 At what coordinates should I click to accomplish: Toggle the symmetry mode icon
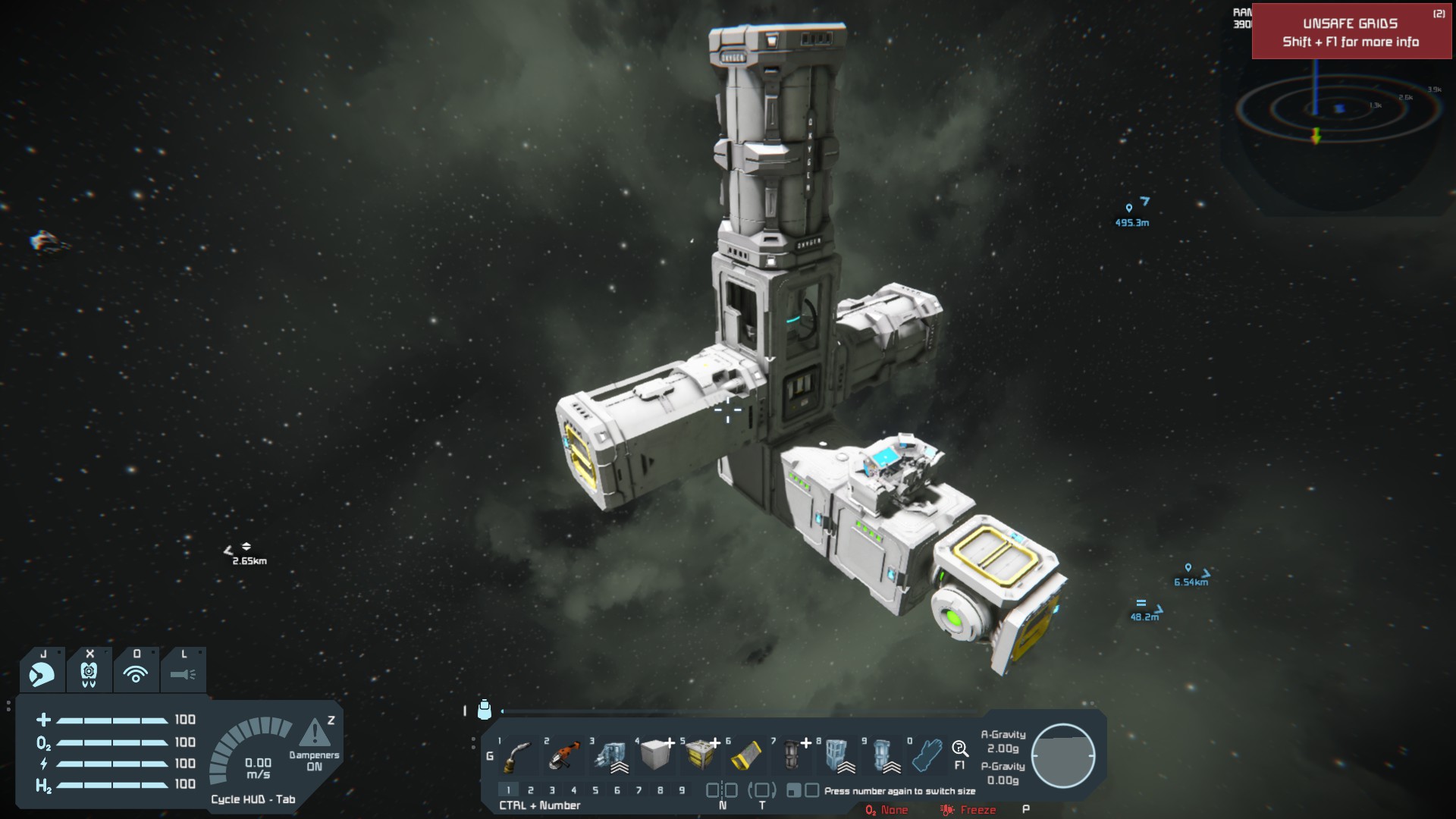722,790
